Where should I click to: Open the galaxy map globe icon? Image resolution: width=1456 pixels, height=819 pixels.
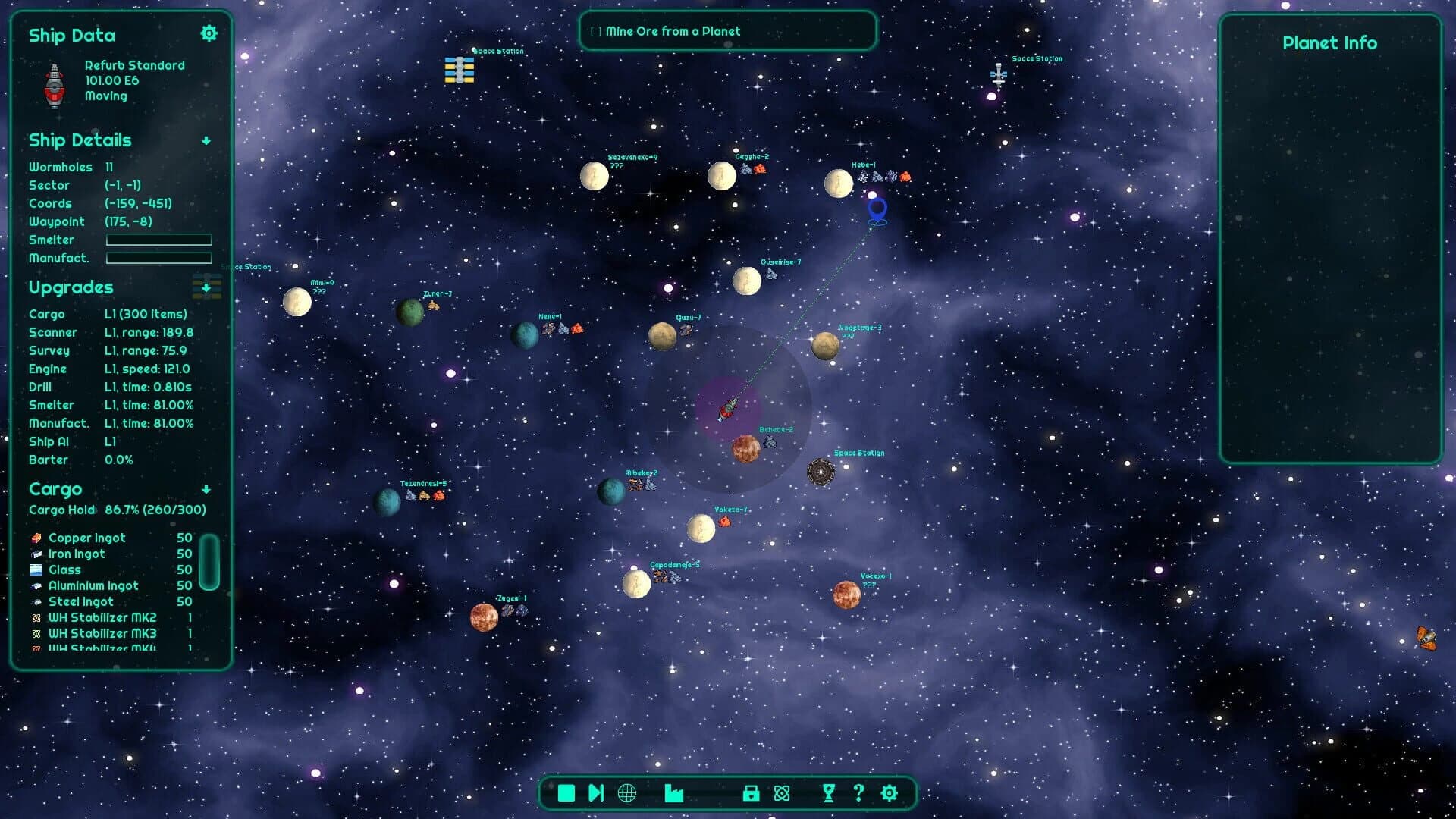click(626, 793)
